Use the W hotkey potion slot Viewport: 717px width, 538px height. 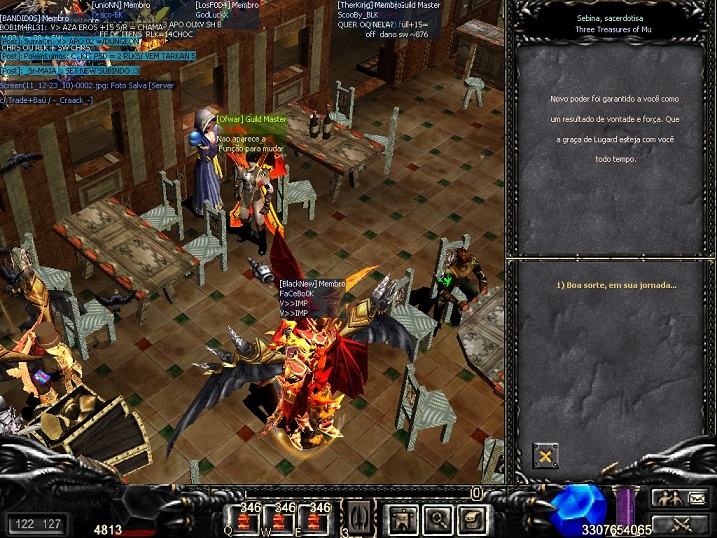coord(284,519)
